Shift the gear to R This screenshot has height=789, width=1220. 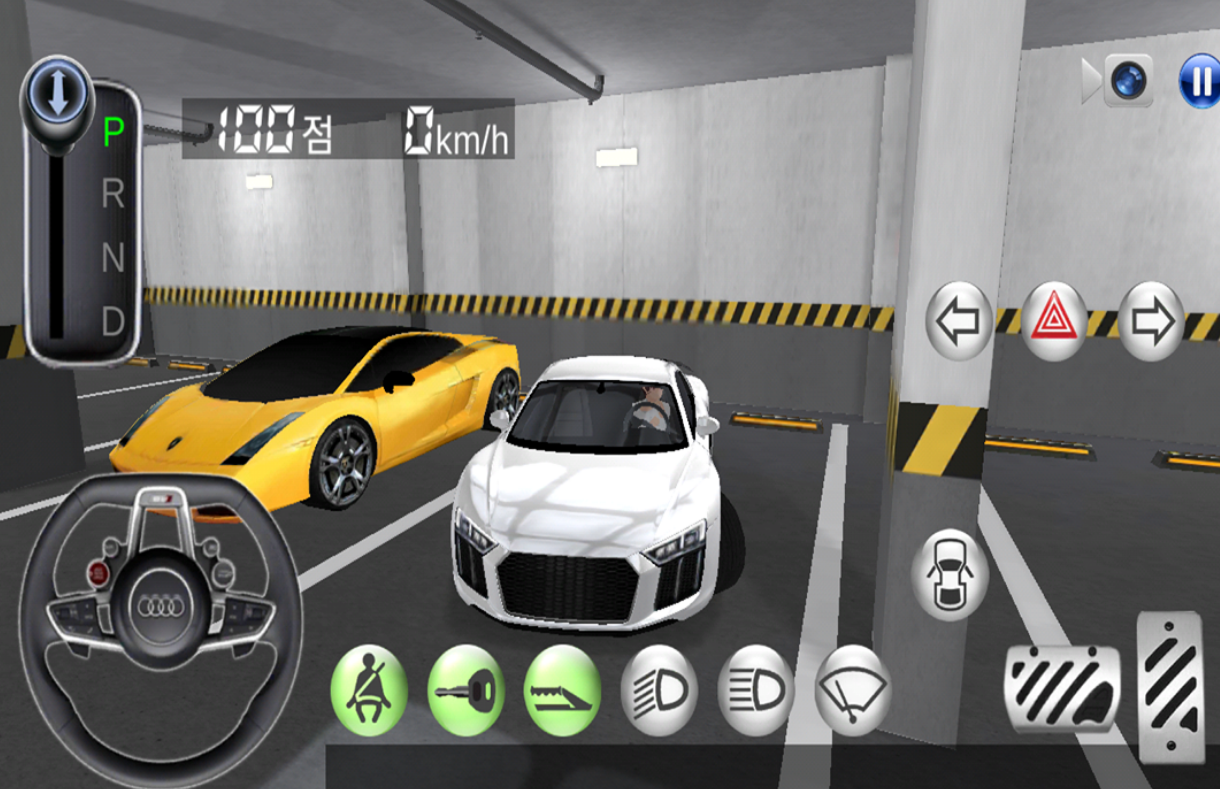(113, 195)
